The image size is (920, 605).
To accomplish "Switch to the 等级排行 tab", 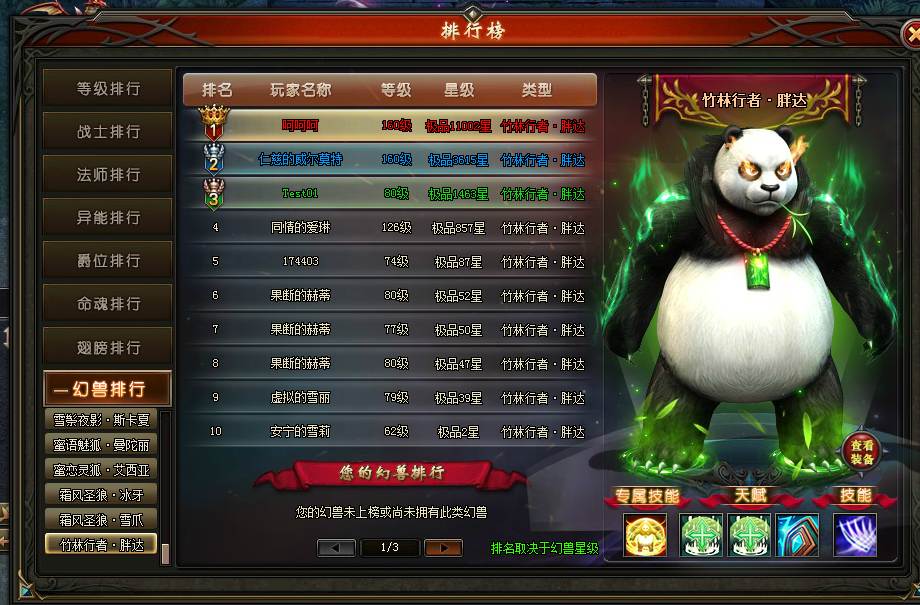I will (x=108, y=89).
